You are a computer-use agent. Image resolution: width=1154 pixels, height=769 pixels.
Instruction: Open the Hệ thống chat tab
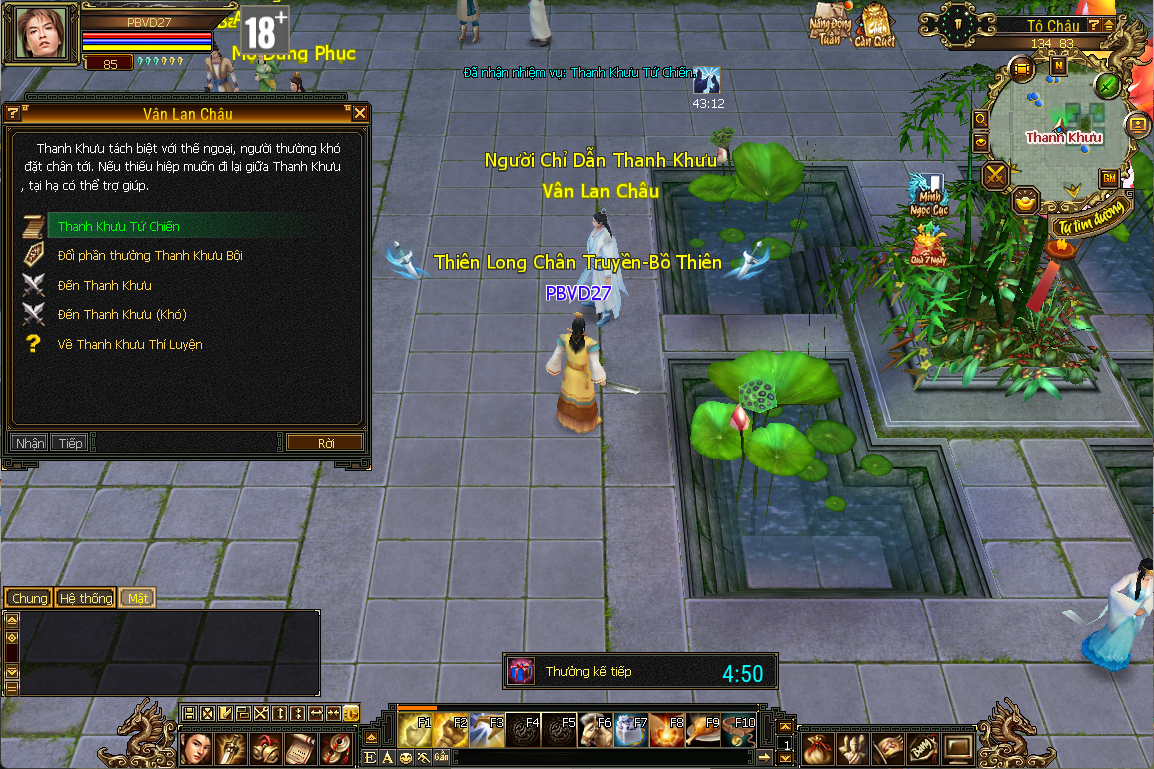(x=85, y=598)
